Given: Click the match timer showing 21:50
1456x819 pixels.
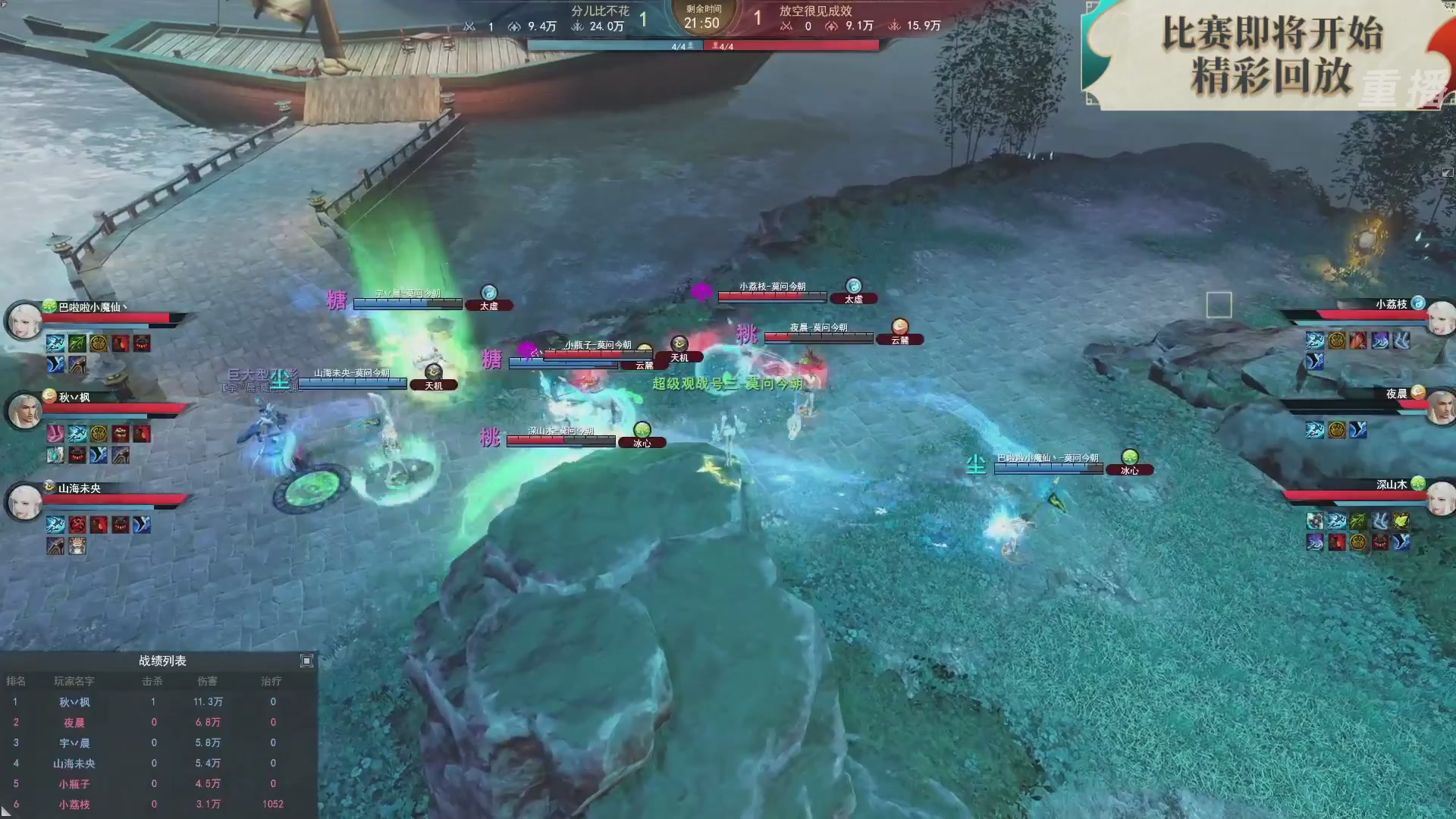Looking at the screenshot, I should pyautogui.click(x=701, y=22).
